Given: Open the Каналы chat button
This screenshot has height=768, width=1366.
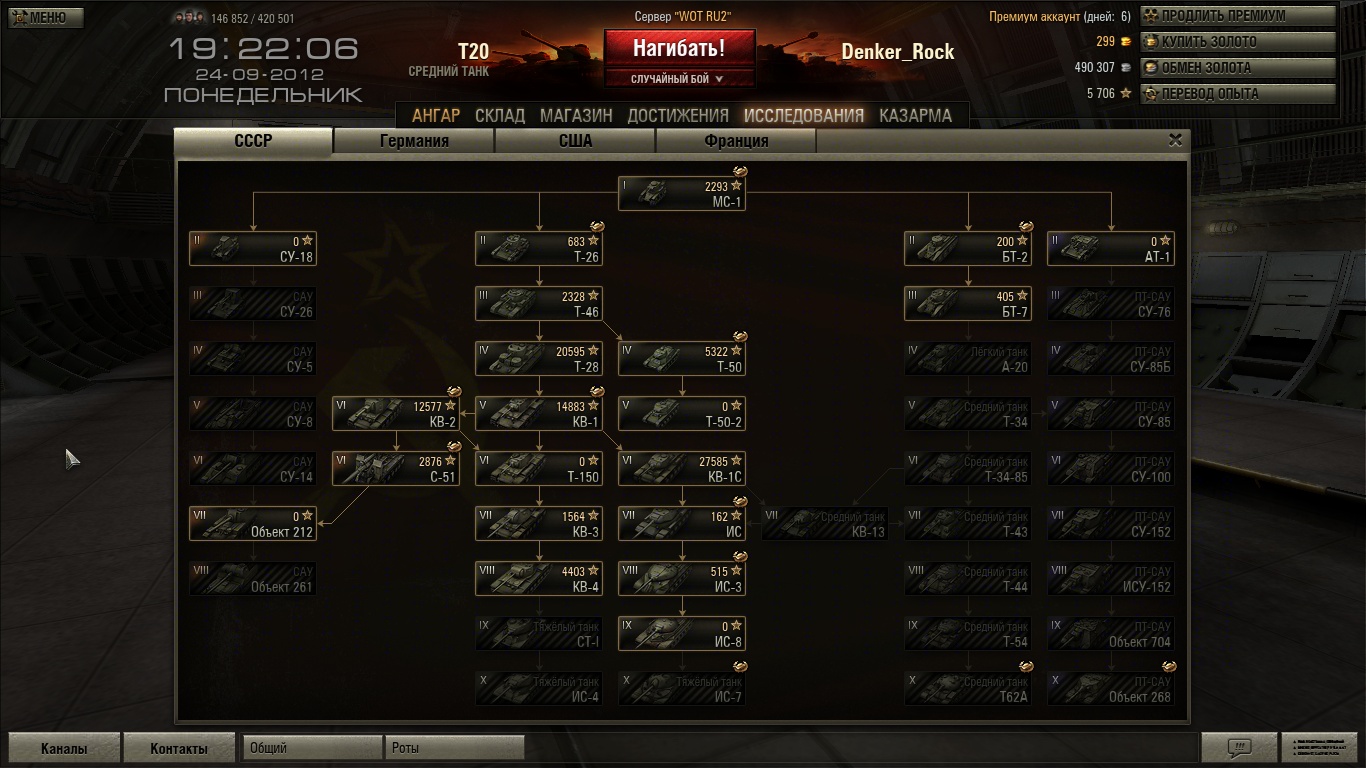Looking at the screenshot, I should coord(64,748).
